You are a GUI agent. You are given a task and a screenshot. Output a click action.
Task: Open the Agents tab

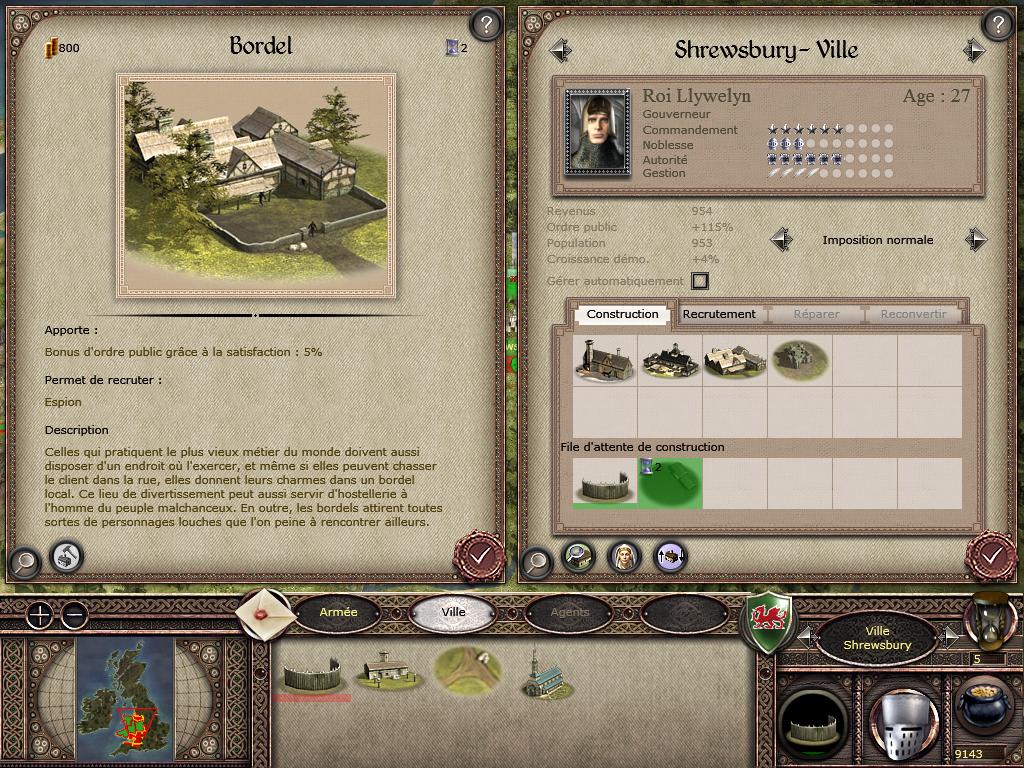pos(570,612)
